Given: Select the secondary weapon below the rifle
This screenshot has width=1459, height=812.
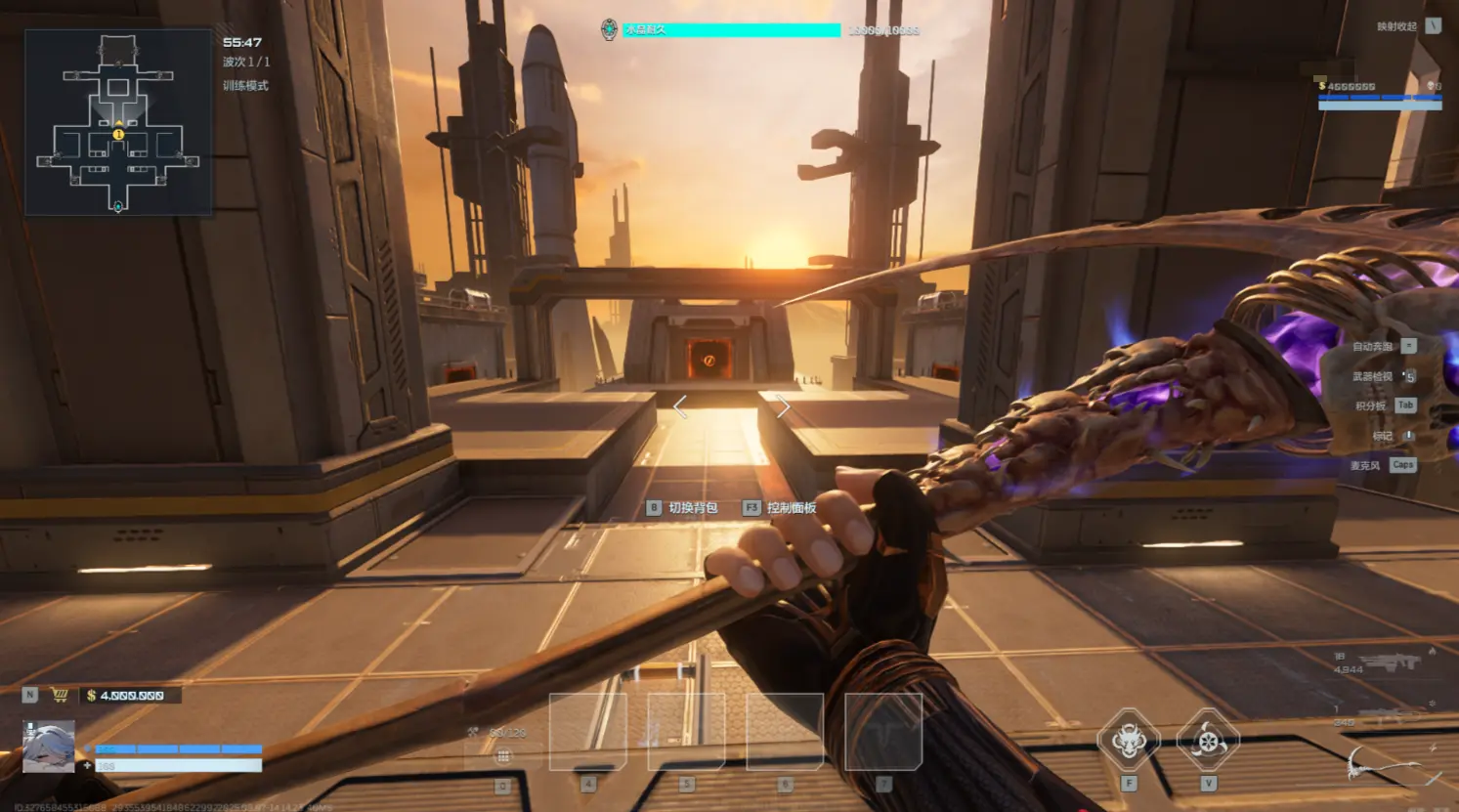Looking at the screenshot, I should (x=1388, y=714).
